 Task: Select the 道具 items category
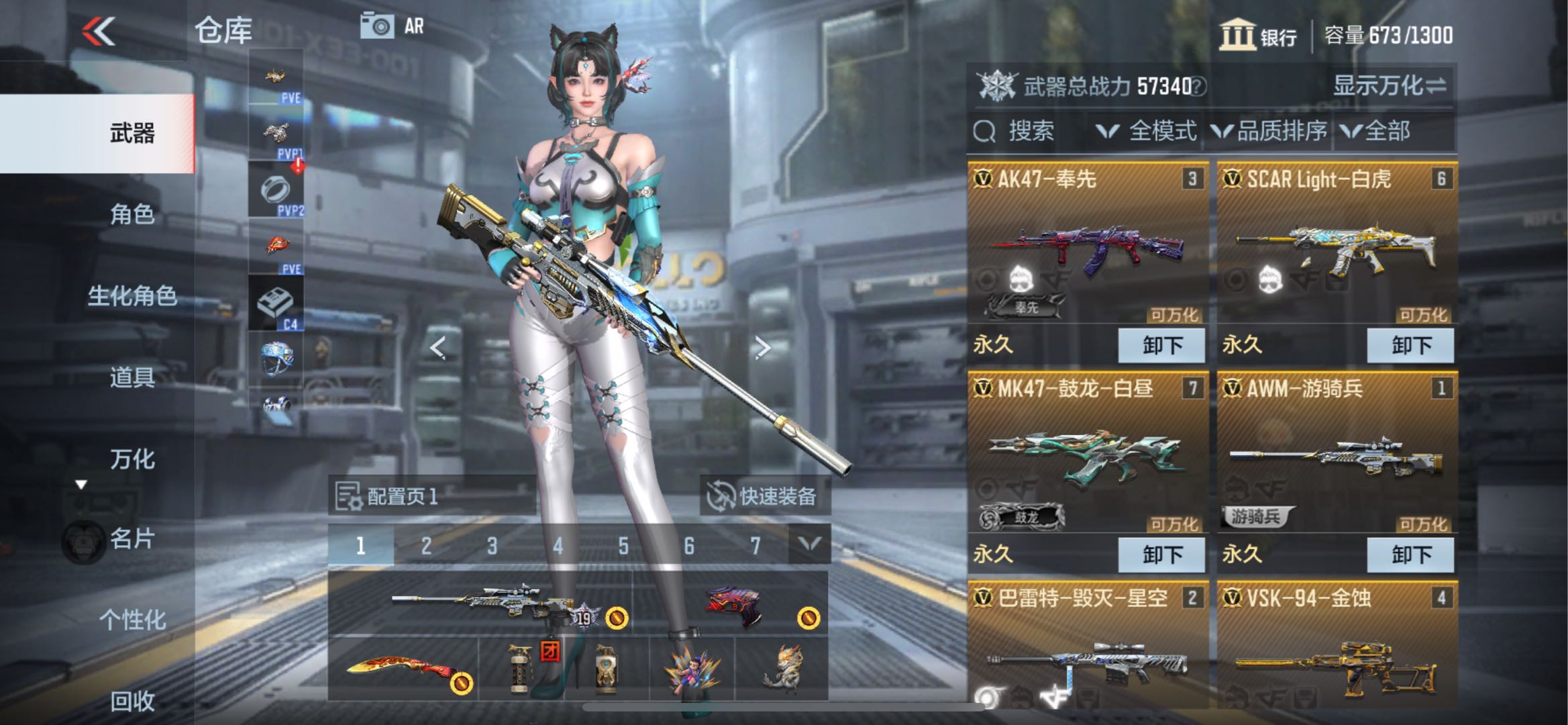[132, 378]
